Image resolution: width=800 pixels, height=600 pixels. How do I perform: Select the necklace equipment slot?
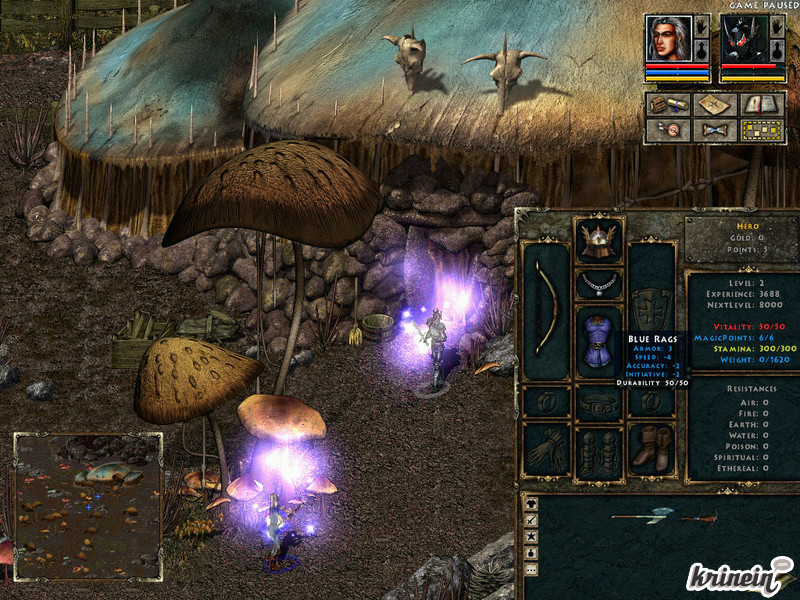[x=599, y=284]
